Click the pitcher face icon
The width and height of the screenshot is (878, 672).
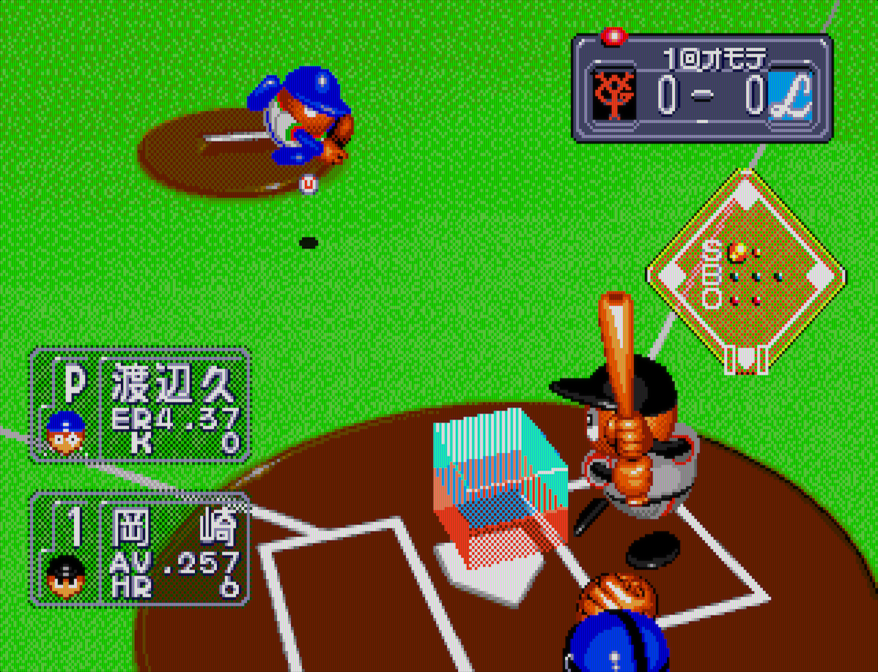(x=66, y=432)
